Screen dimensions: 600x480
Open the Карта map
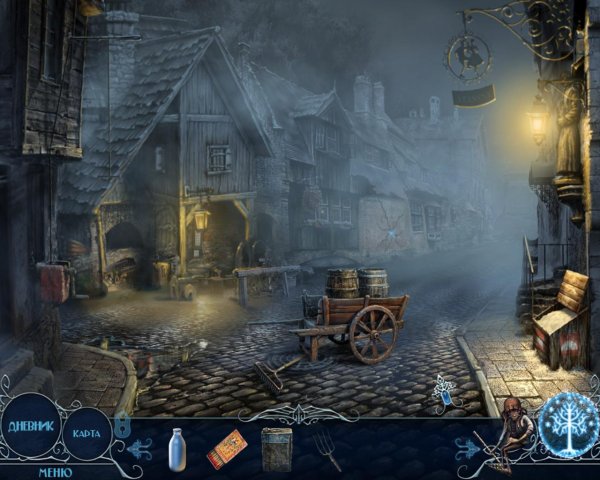tap(86, 434)
